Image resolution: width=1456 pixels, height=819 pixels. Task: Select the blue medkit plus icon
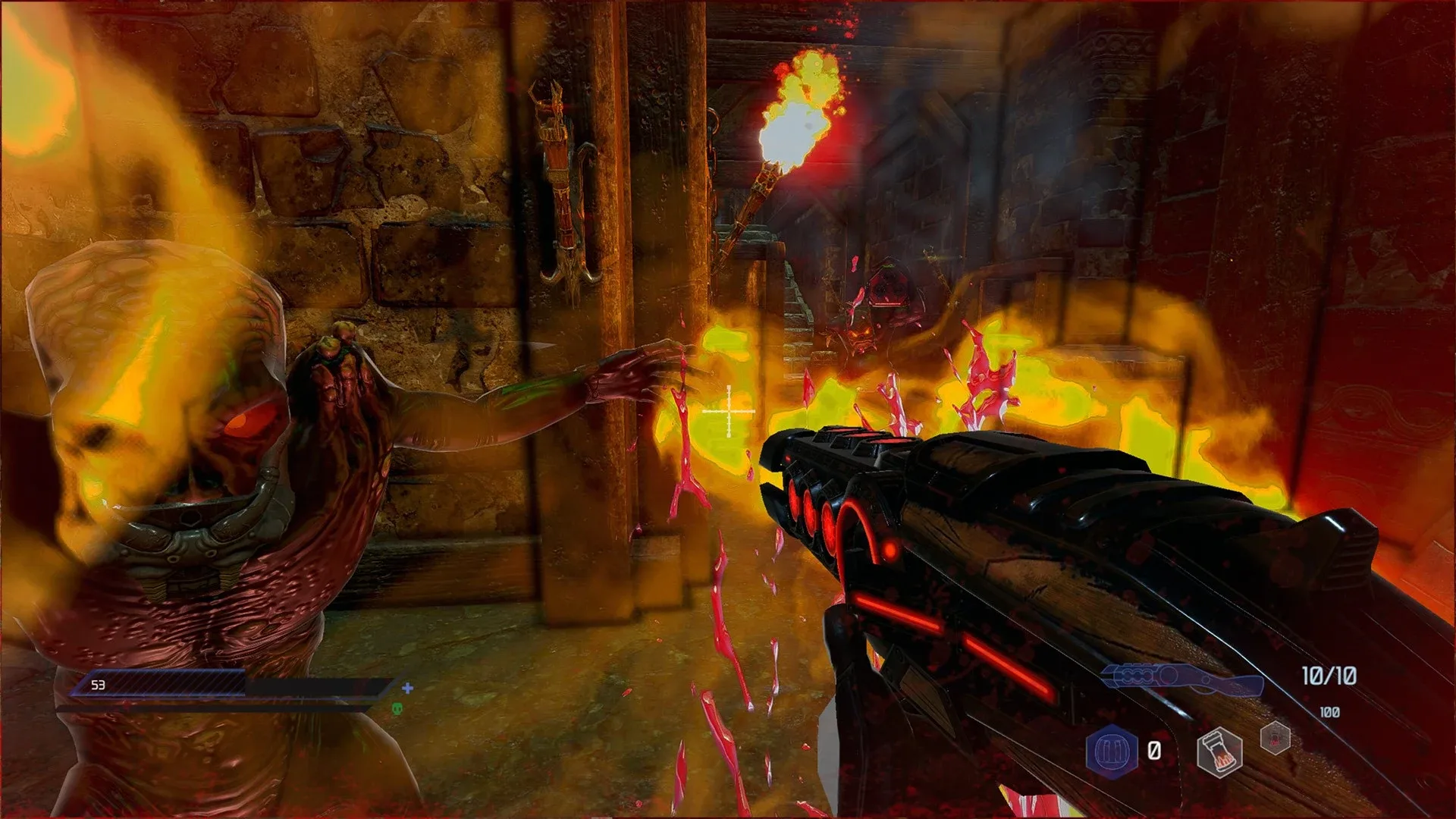click(407, 688)
